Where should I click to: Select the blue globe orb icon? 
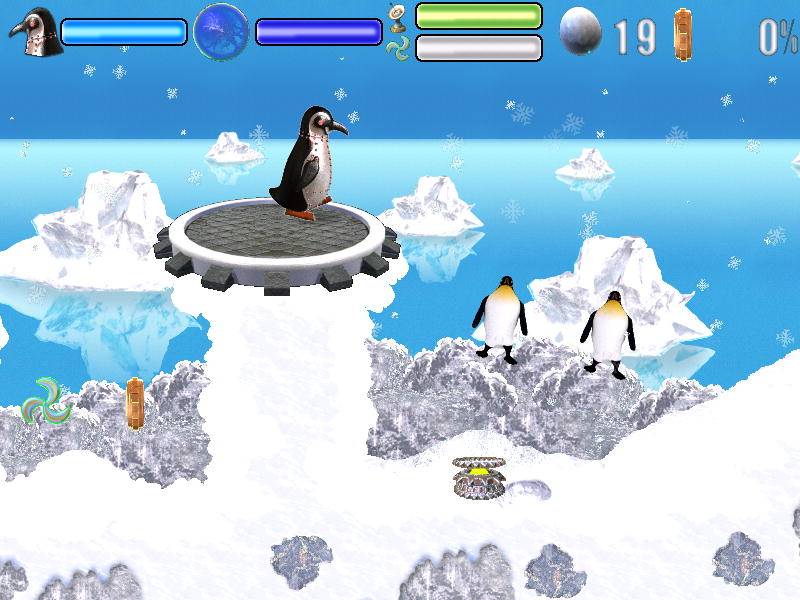point(221,31)
